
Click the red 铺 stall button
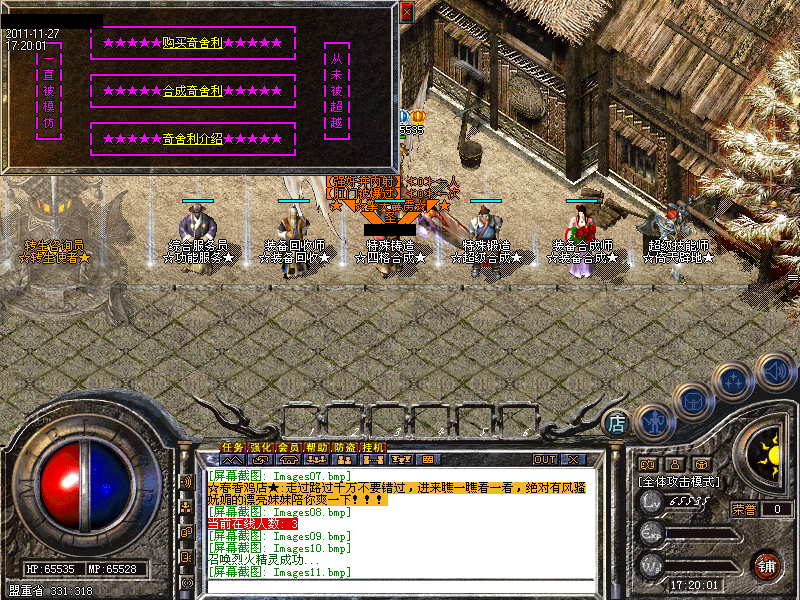click(767, 564)
